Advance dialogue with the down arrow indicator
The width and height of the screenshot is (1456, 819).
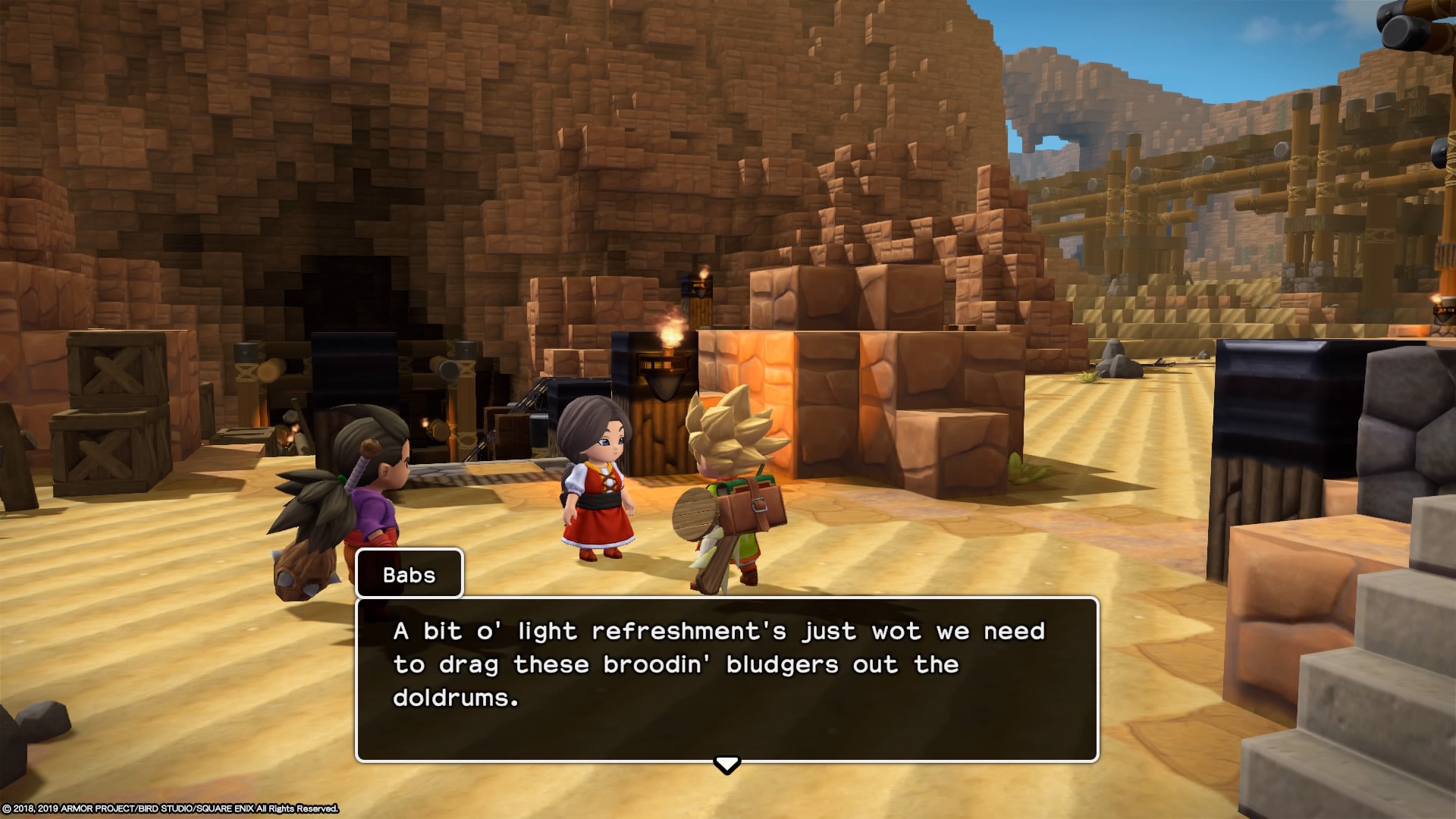point(726,764)
